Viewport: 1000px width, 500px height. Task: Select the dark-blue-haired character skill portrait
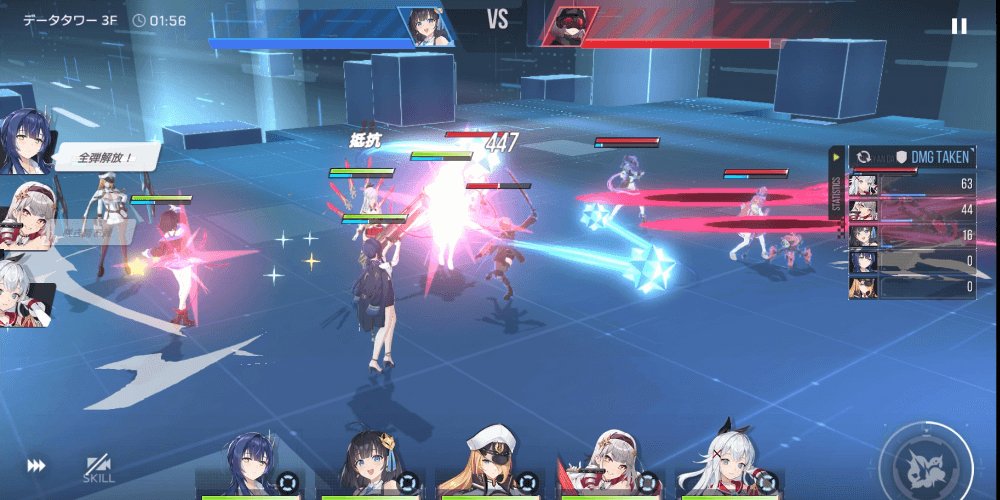pyautogui.click(x=250, y=466)
